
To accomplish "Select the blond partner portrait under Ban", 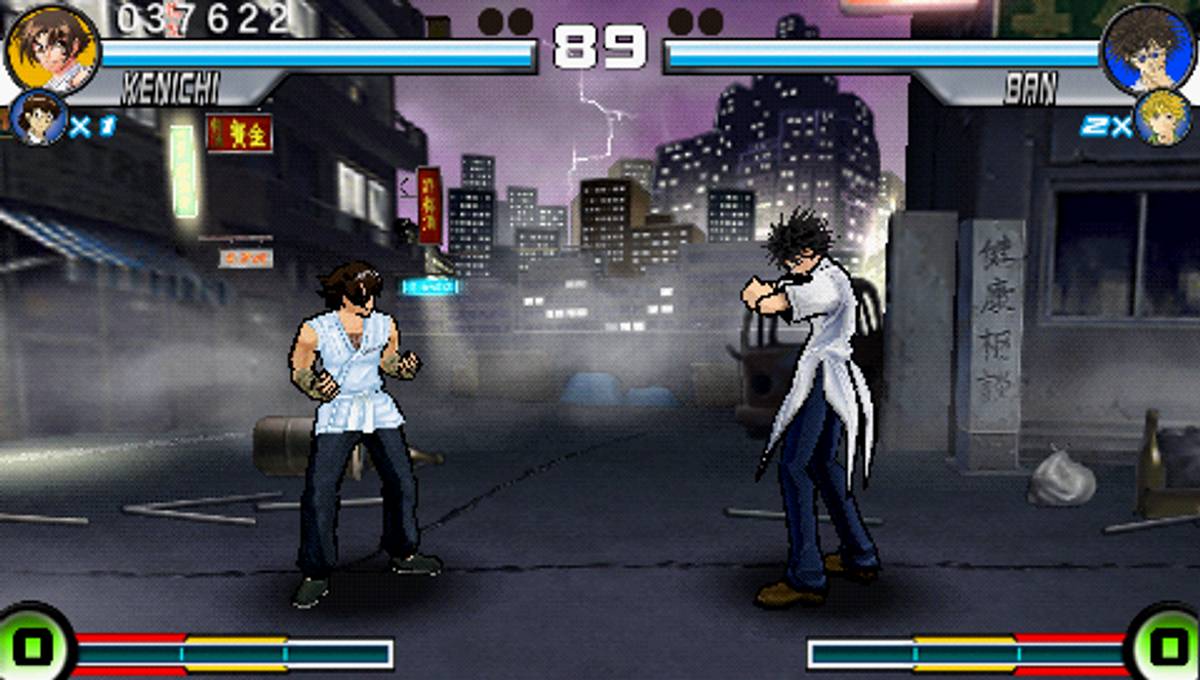I will [1163, 119].
